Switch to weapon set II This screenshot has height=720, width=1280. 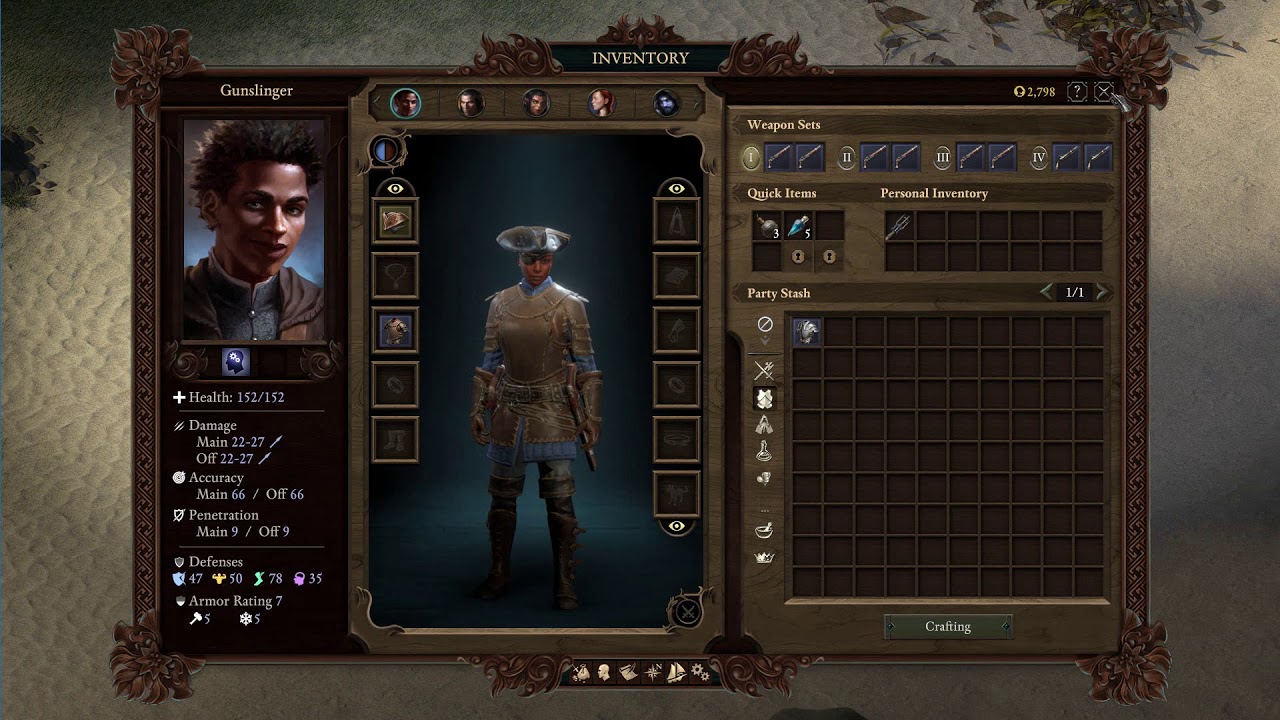coord(847,158)
